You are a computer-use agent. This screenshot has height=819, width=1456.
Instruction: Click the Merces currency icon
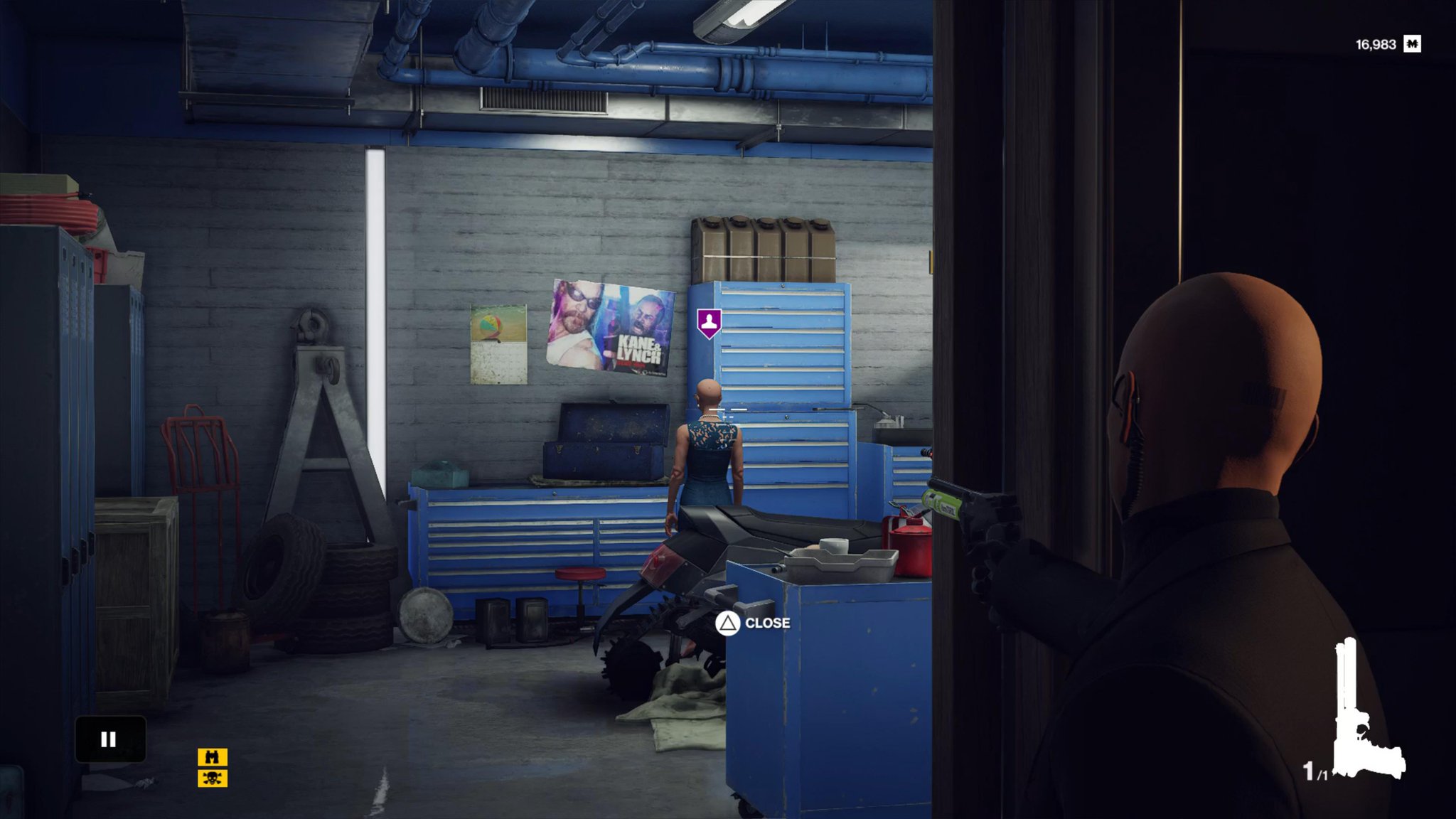pos(1412,44)
